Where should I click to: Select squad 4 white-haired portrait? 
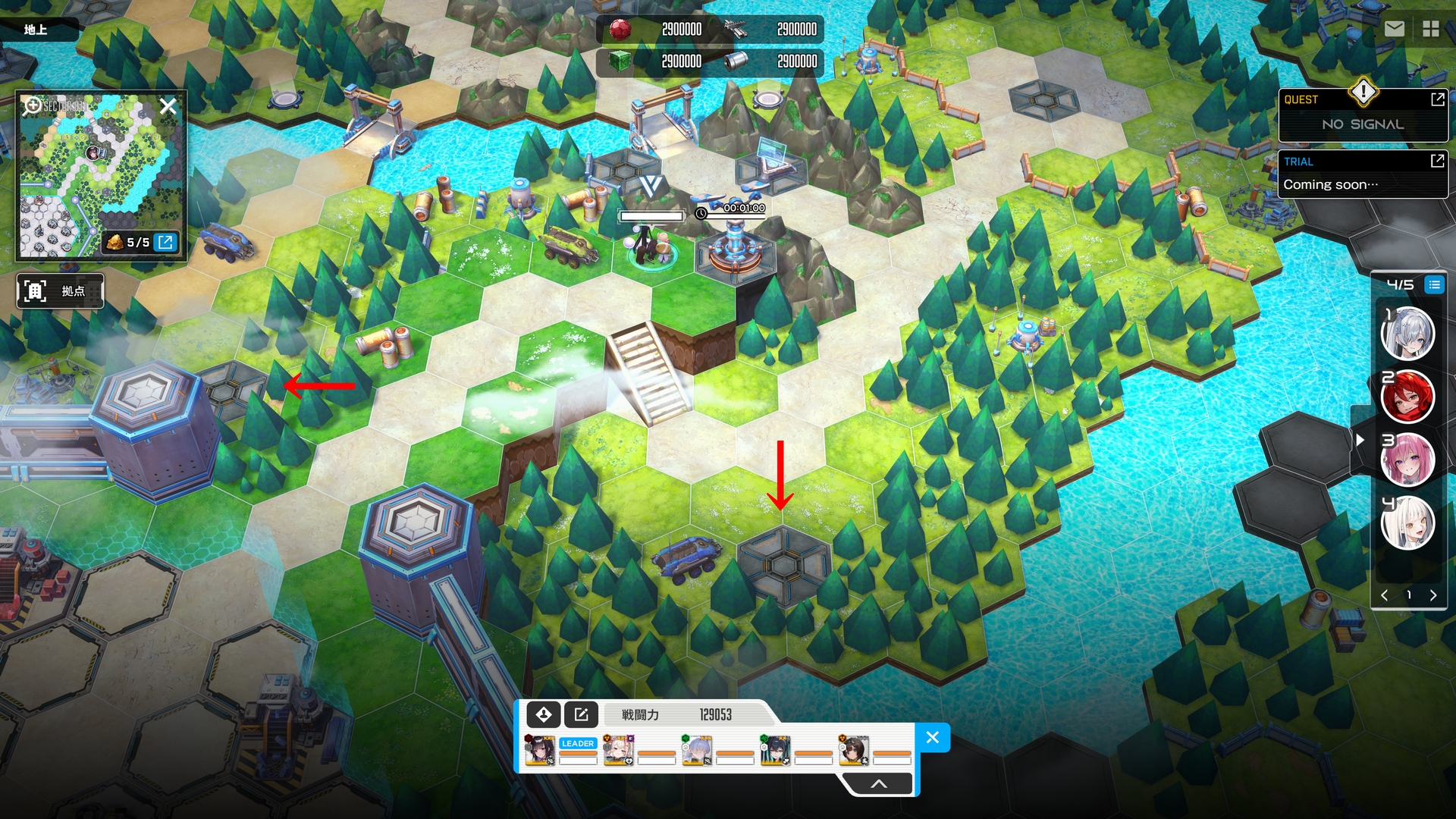[1407, 522]
